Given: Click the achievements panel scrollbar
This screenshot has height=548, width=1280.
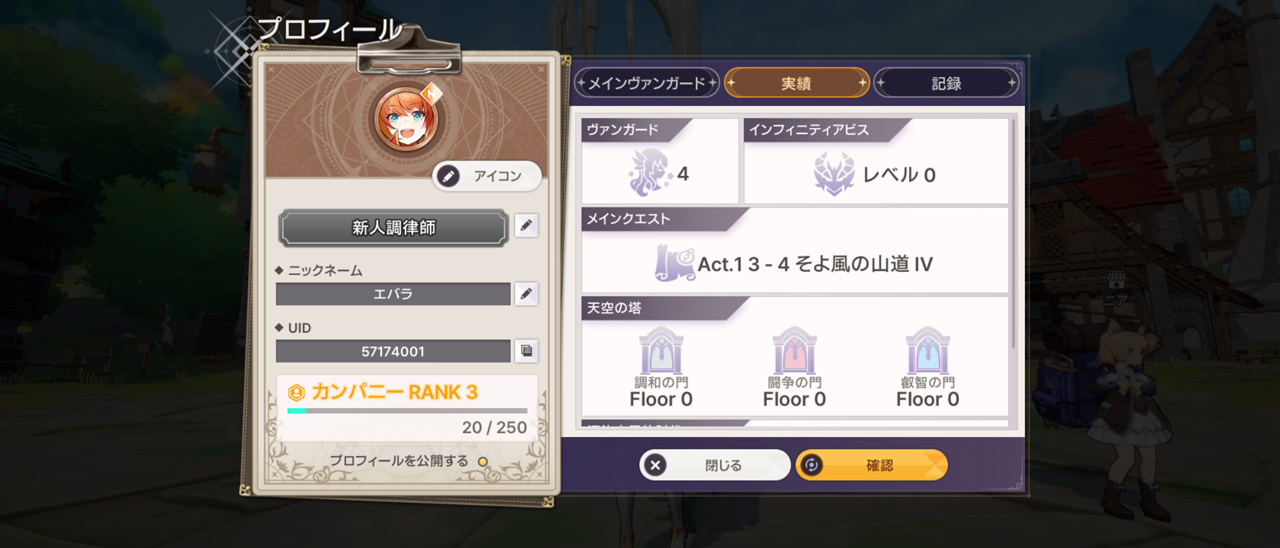Looking at the screenshot, I should click(1014, 235).
